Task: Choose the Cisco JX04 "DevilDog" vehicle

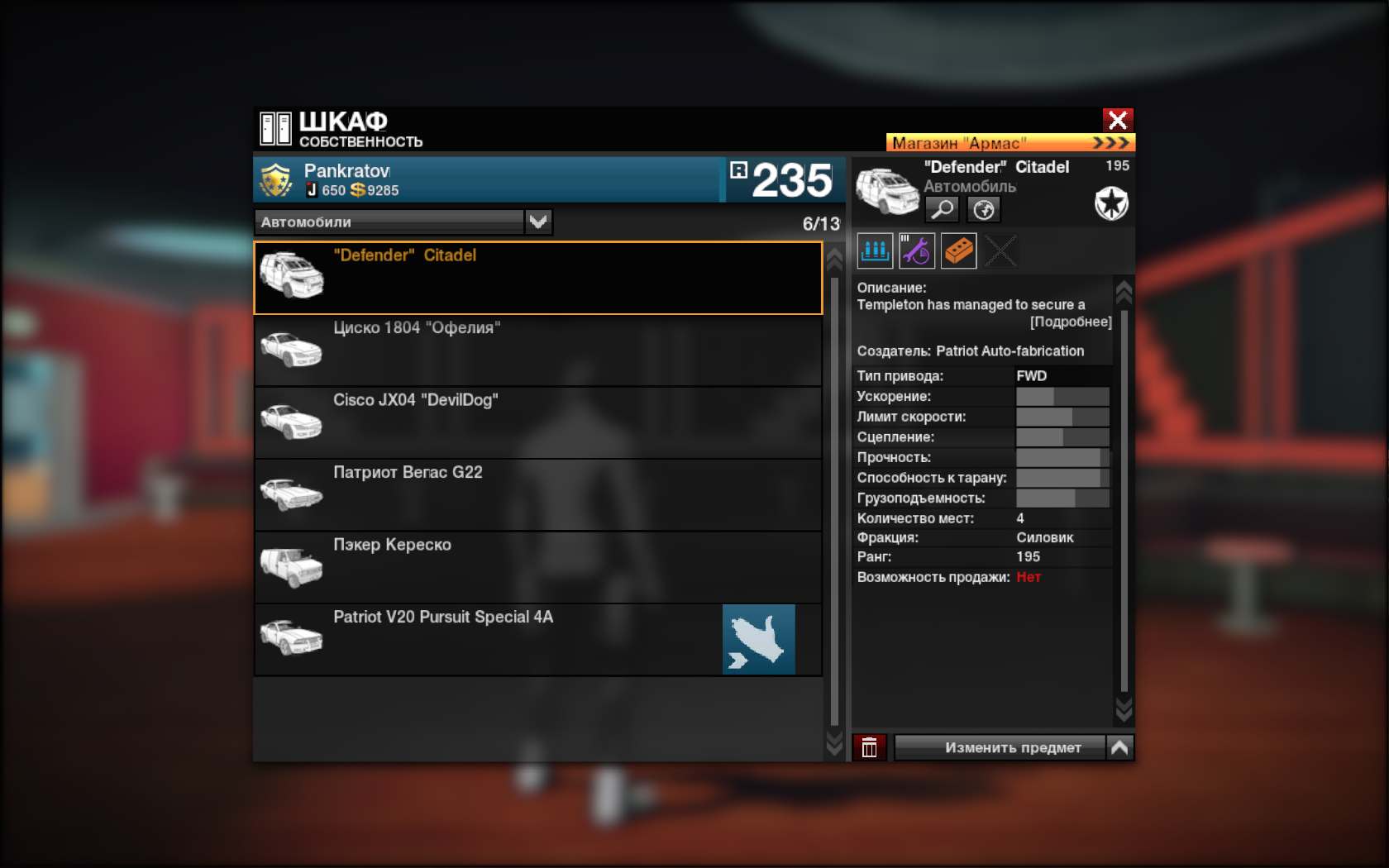Action: pos(537,422)
